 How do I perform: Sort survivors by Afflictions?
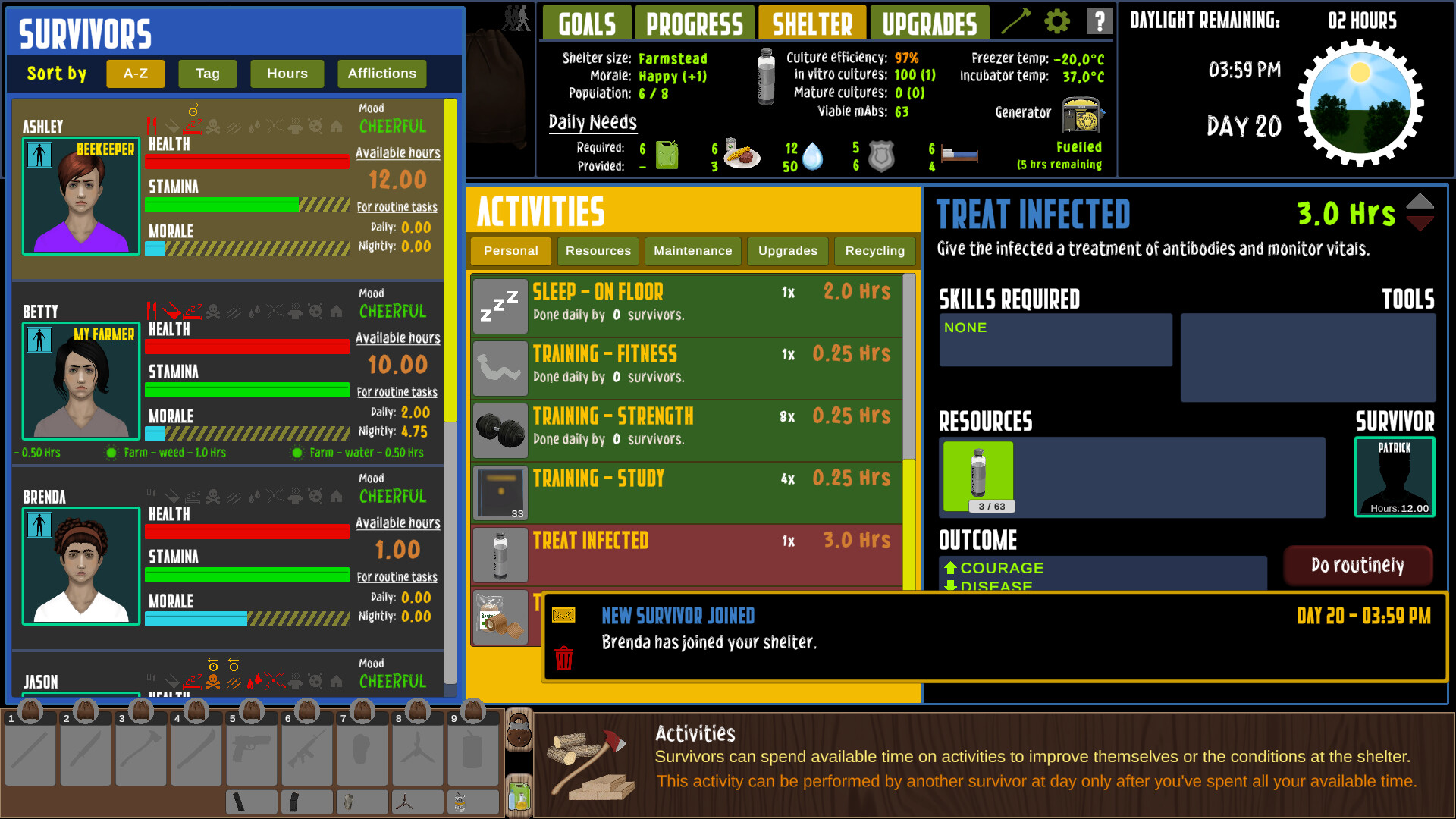[x=381, y=74]
